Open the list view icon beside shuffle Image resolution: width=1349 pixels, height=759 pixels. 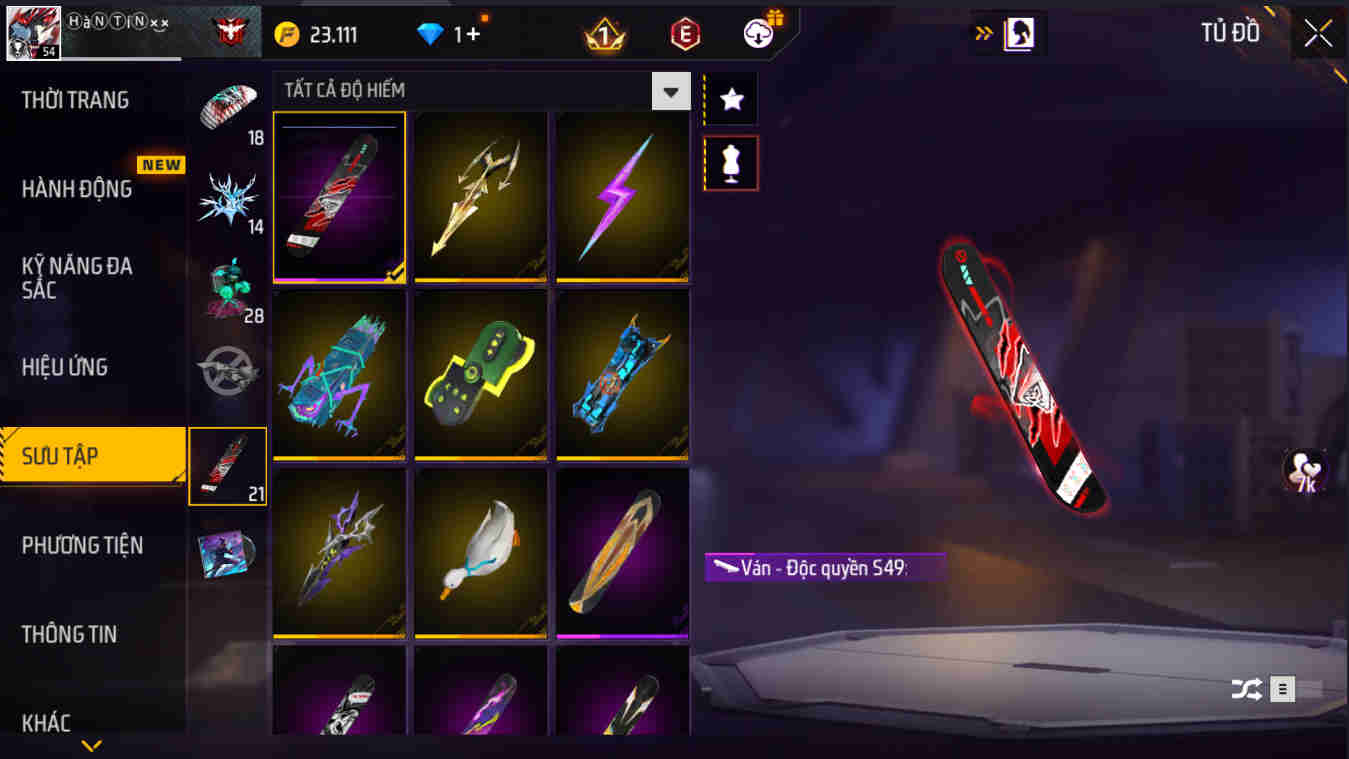(x=1281, y=689)
